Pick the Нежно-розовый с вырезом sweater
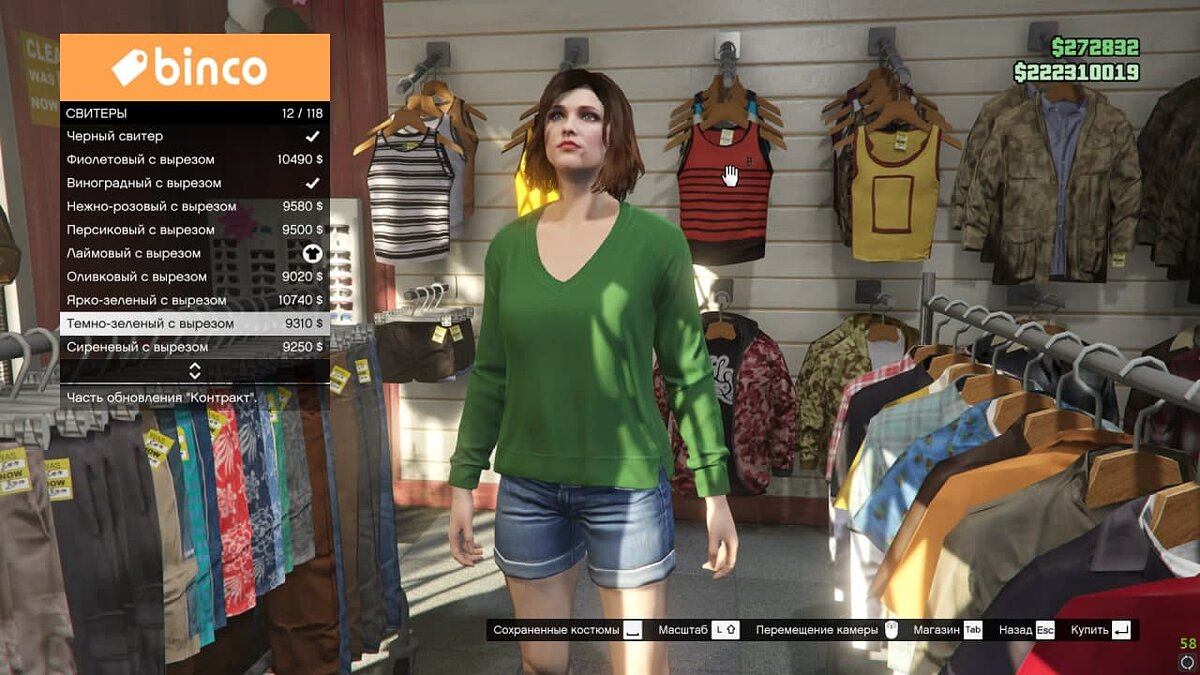This screenshot has height=675, width=1200. click(x=194, y=207)
